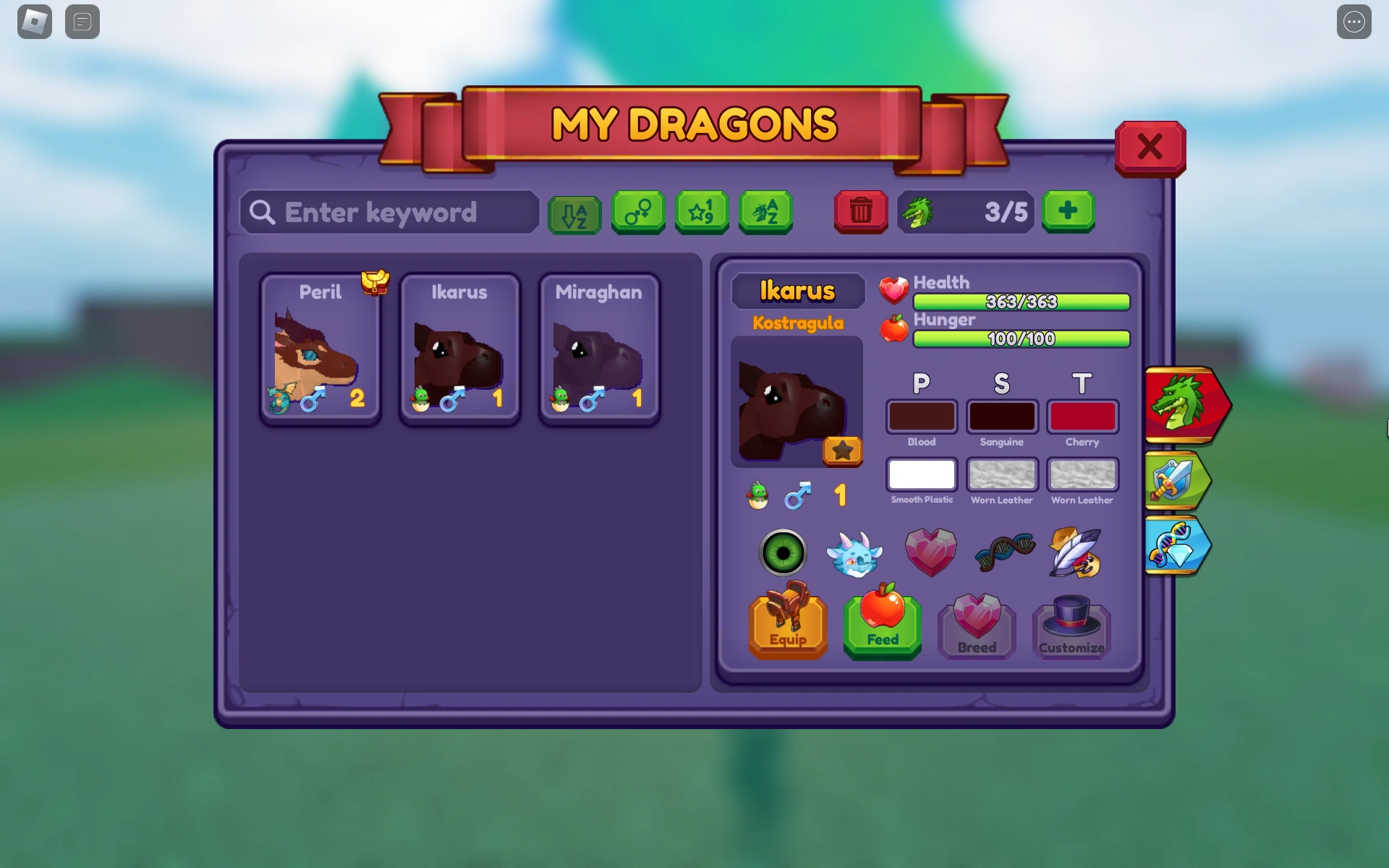This screenshot has height=868, width=1389.
Task: Open the delete dragon trash icon
Action: 860,212
